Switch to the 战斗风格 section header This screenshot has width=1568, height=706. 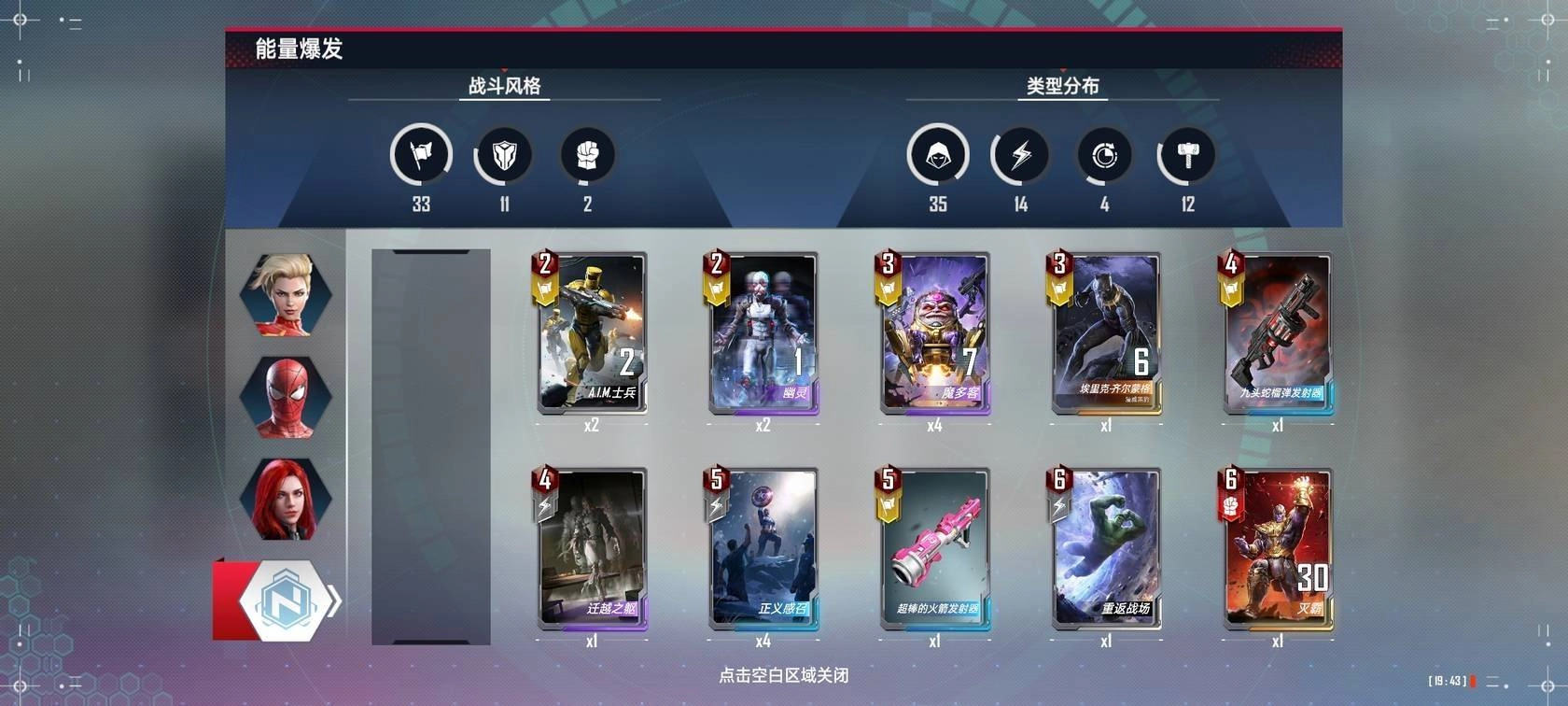[502, 86]
